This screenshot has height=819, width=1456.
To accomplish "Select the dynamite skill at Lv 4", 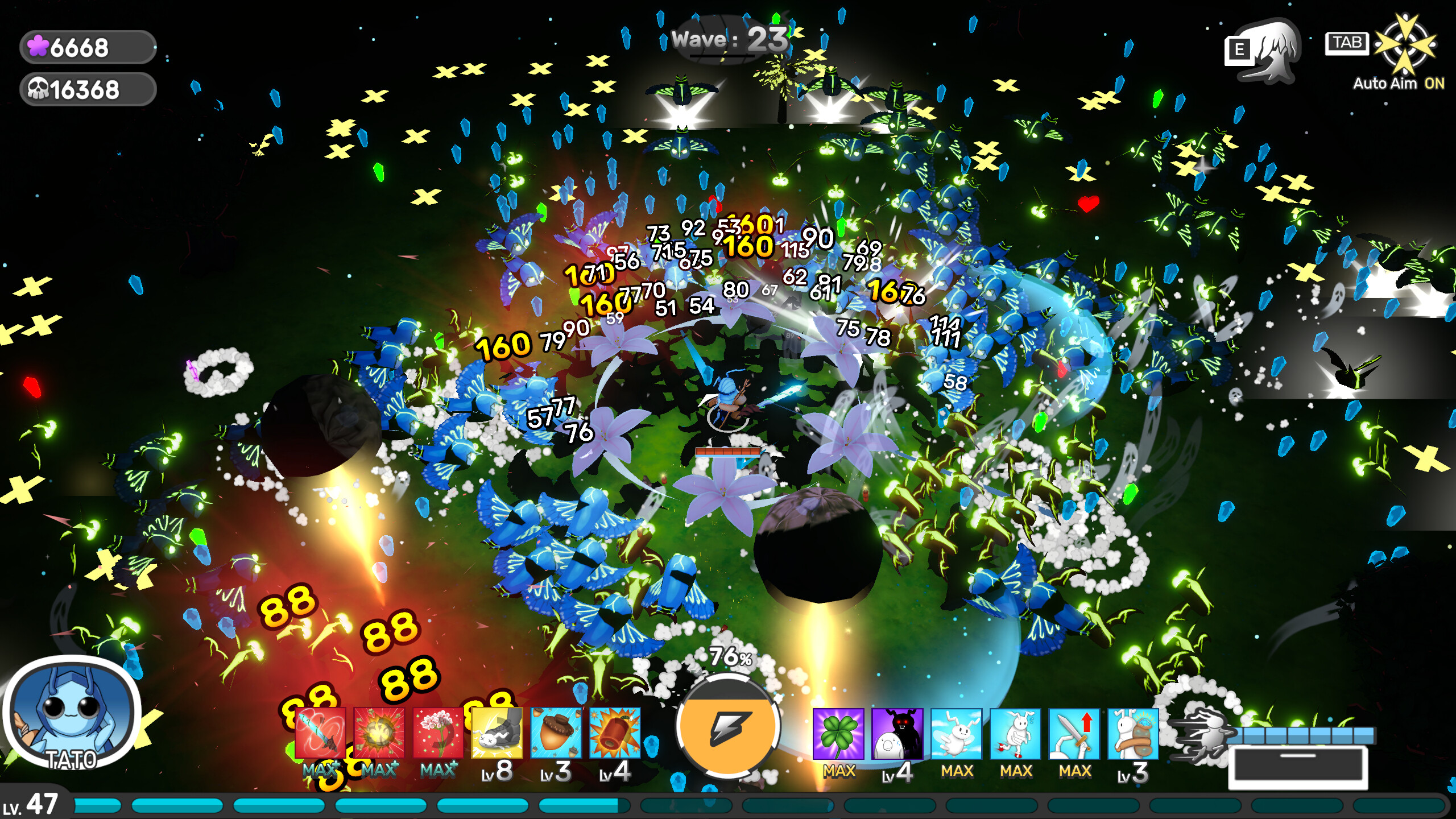I will pyautogui.click(x=614, y=732).
